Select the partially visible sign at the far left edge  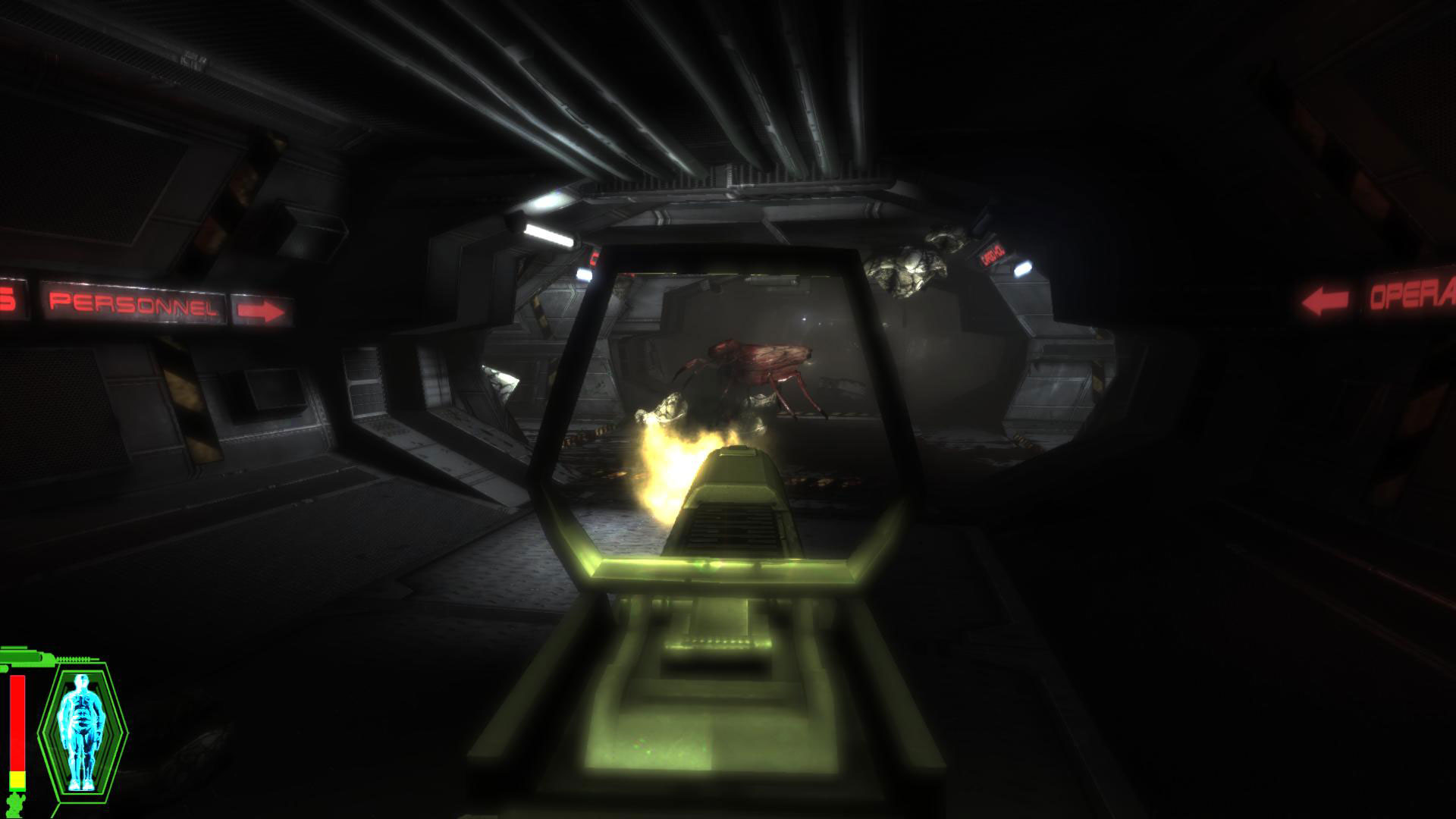click(8, 299)
